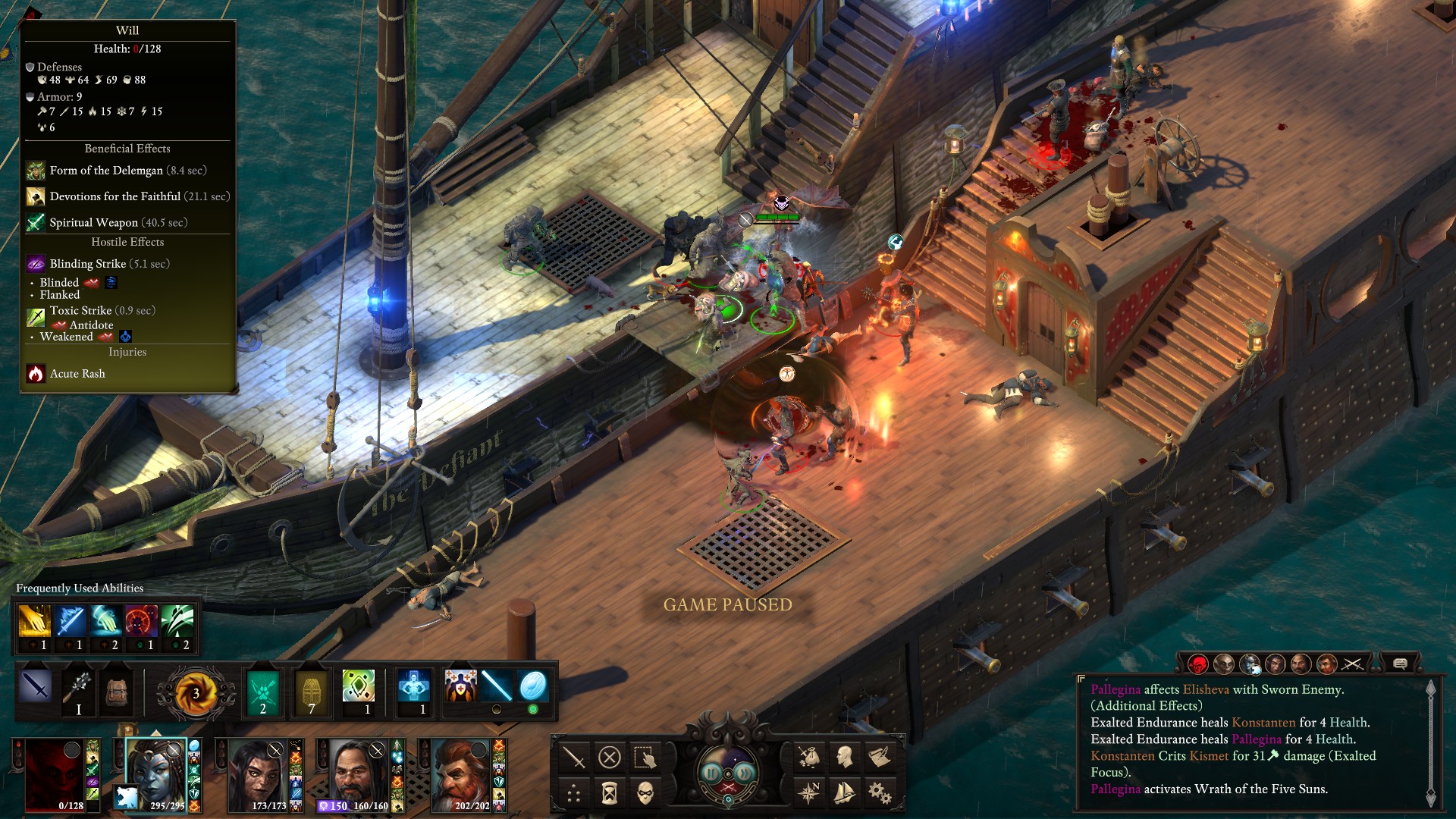Open the journal scroll and quill
1456x819 pixels.
click(880, 756)
